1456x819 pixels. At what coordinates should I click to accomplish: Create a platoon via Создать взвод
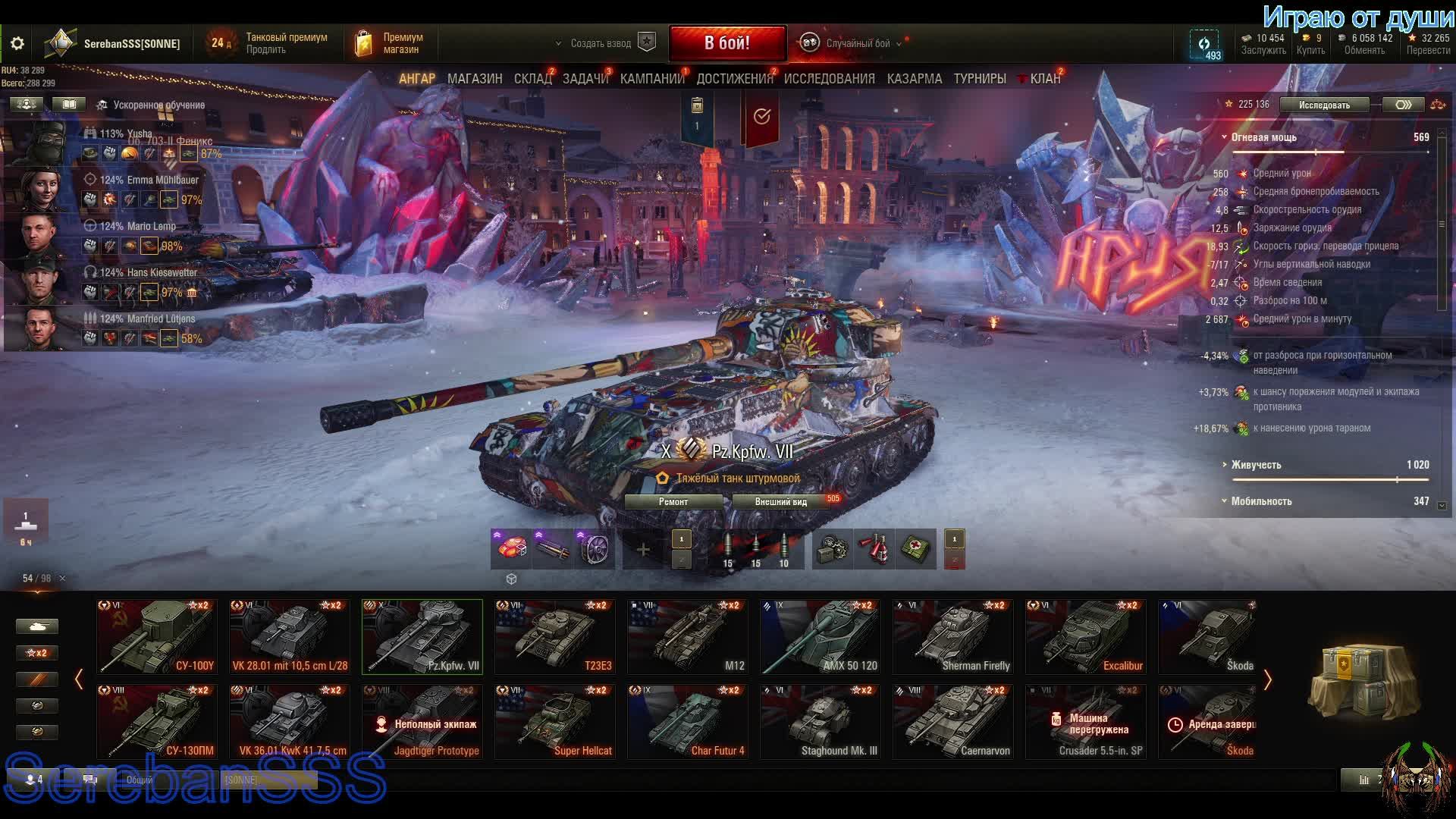pyautogui.click(x=601, y=43)
